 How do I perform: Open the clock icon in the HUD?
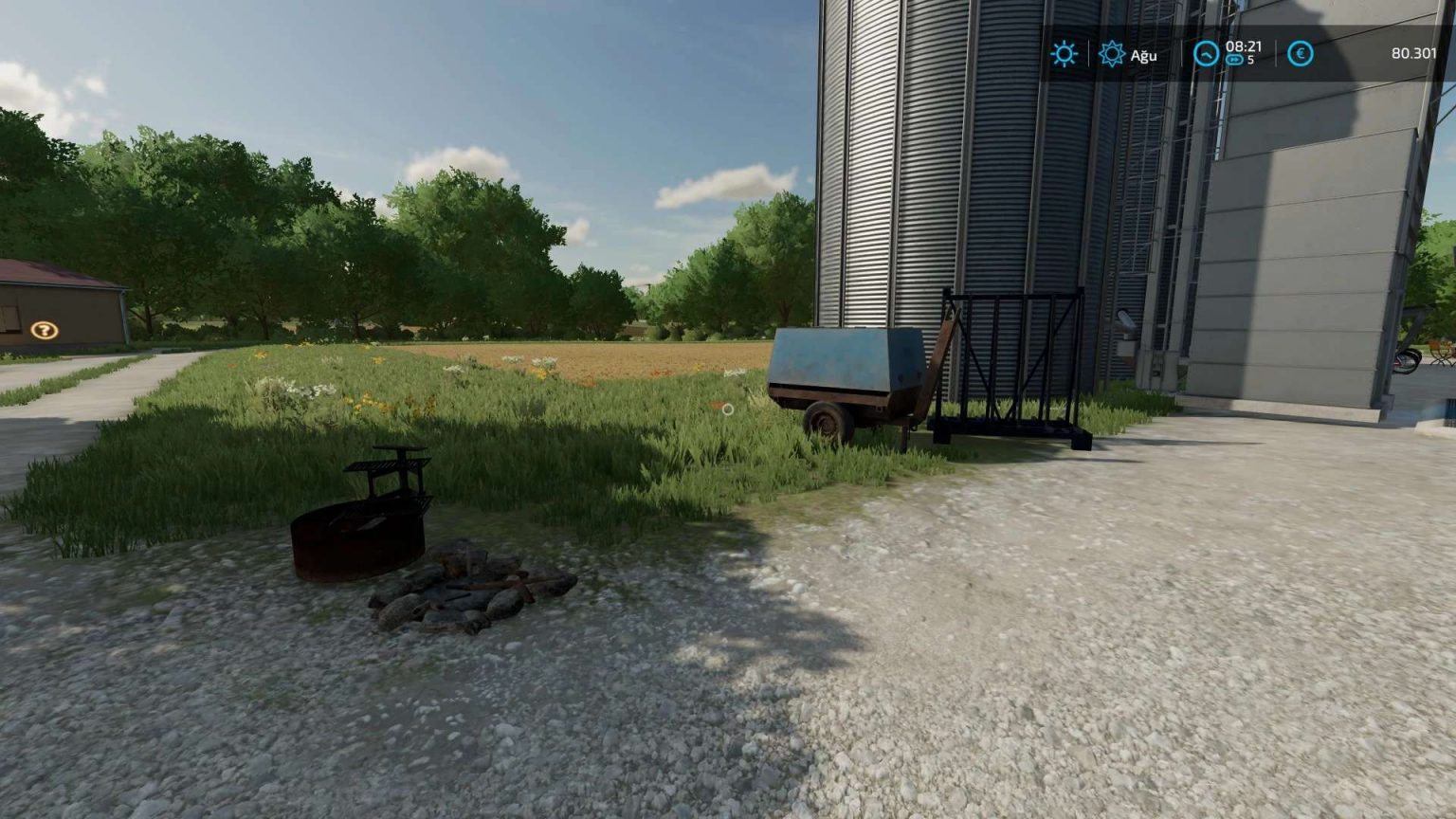1204,54
